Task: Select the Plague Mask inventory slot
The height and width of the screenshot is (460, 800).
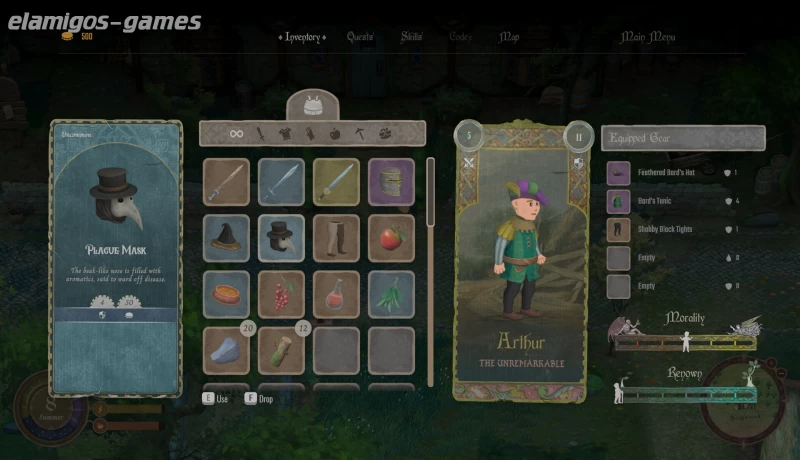Action: pos(281,238)
